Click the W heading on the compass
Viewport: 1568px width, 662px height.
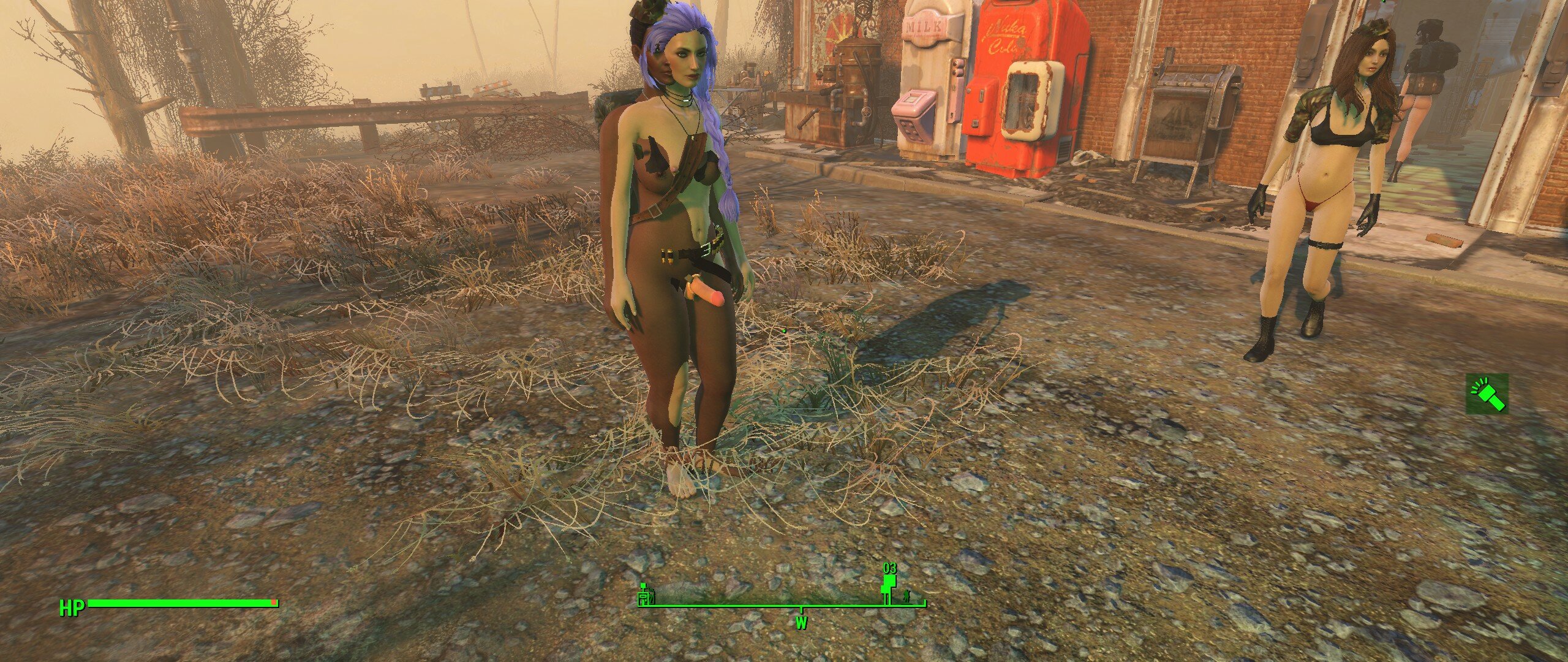coord(801,623)
